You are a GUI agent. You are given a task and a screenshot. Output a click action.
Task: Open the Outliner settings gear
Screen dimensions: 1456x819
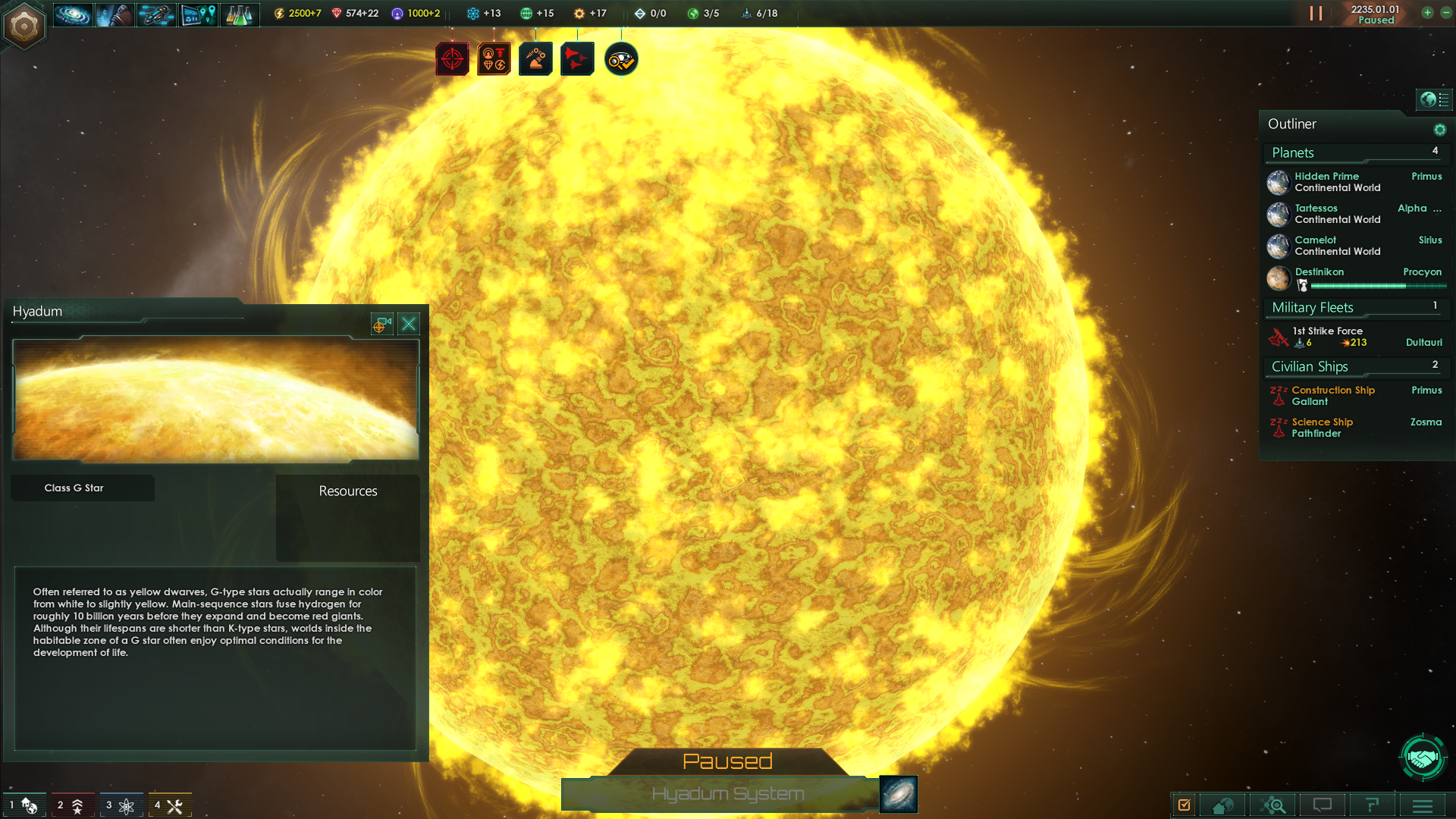click(1439, 130)
